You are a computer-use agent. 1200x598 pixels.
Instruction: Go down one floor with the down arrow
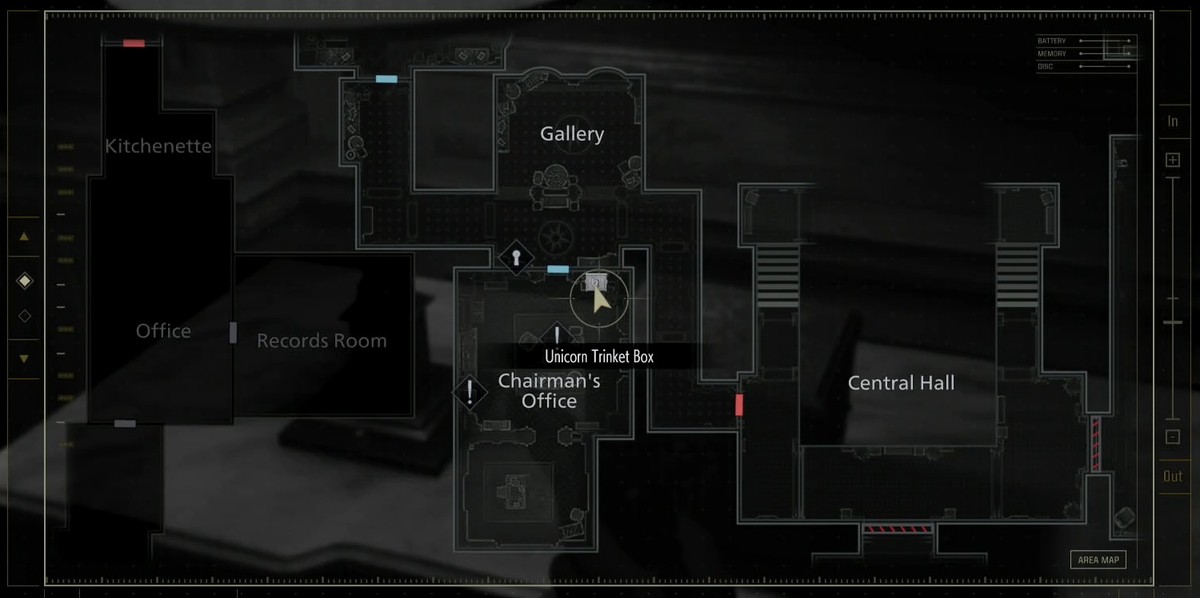click(25, 358)
